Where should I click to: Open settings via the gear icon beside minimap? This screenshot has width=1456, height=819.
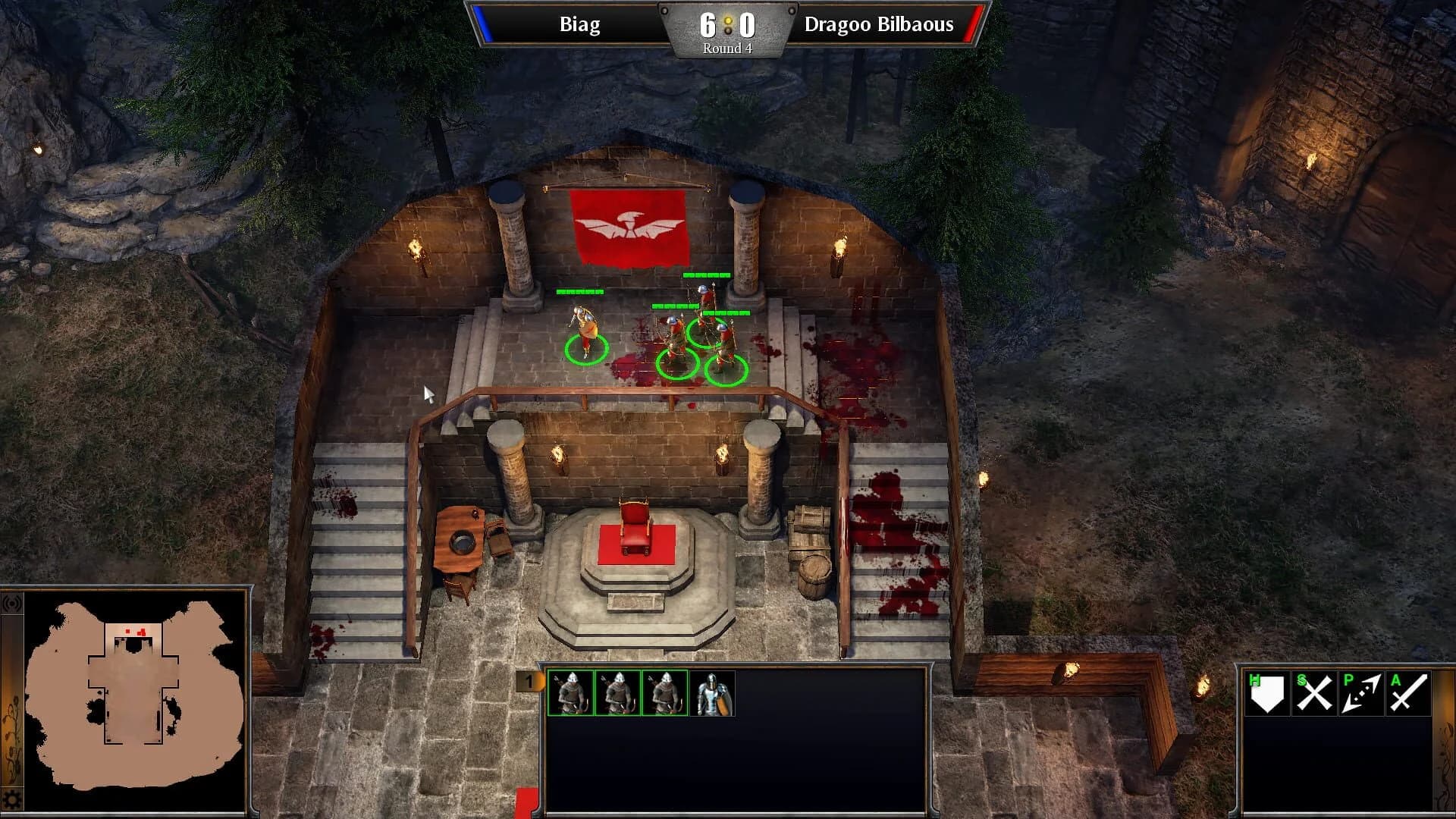pyautogui.click(x=11, y=799)
